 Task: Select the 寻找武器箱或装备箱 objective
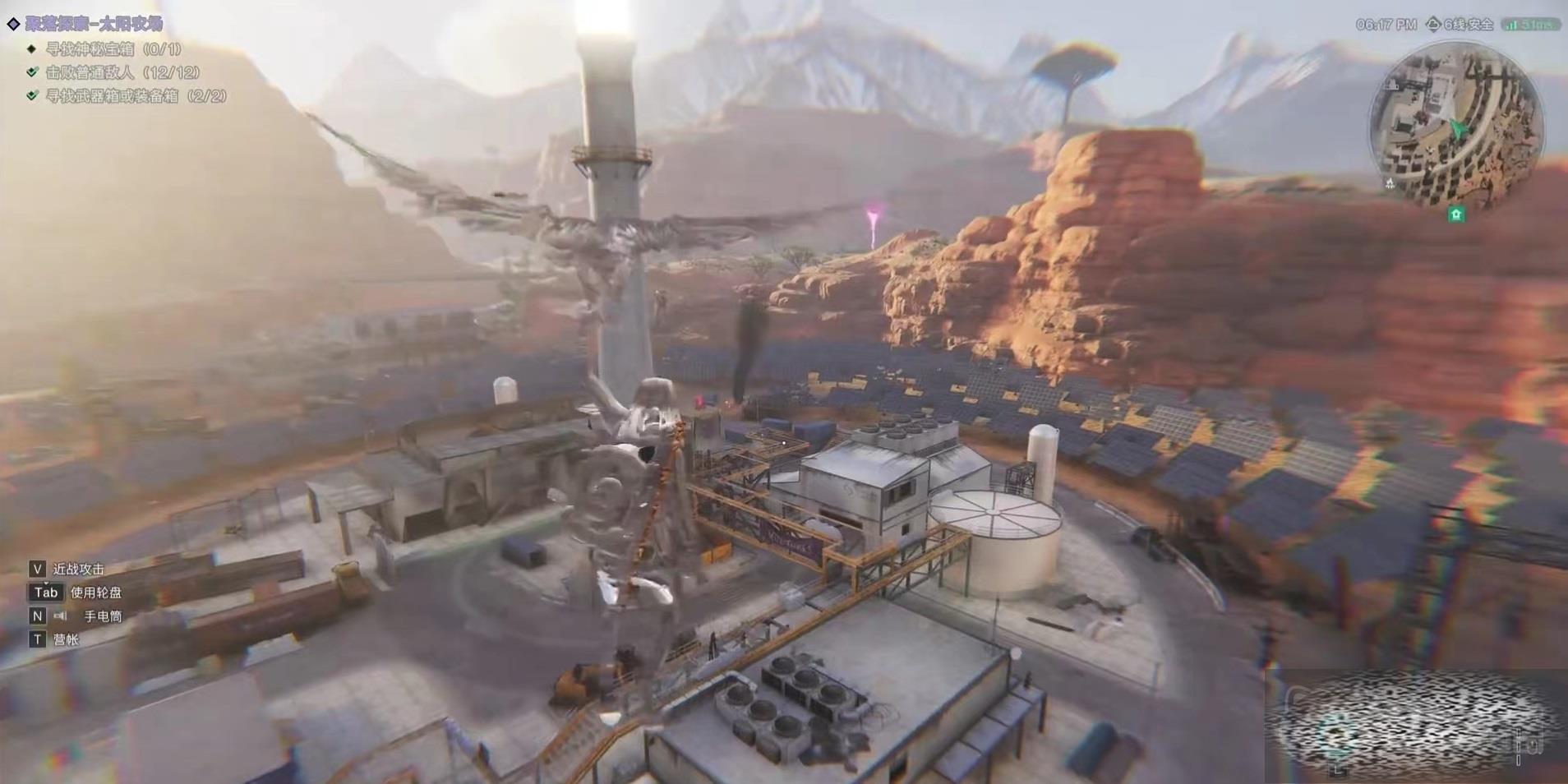135,96
